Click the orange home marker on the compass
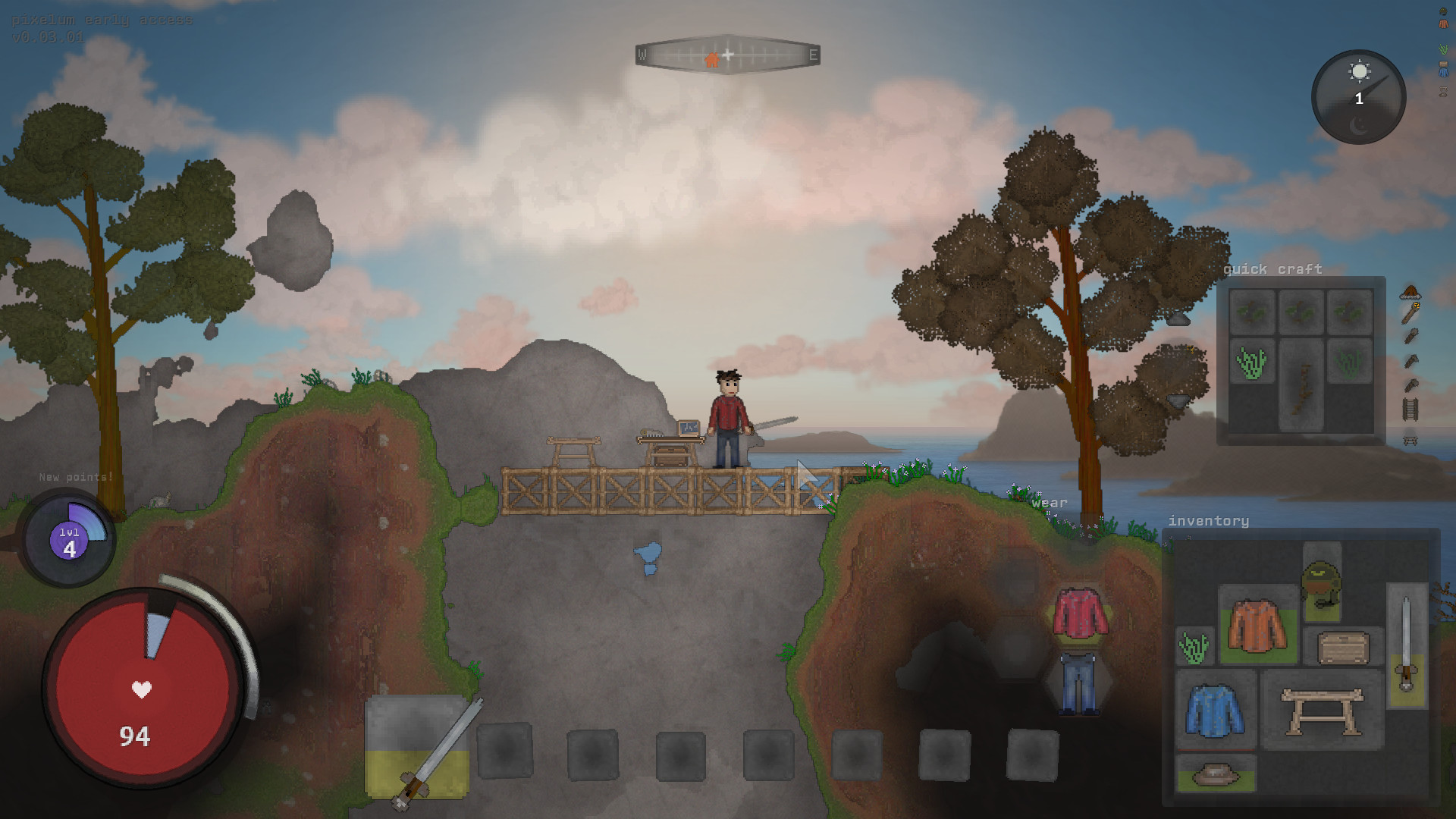This screenshot has width=1456, height=819. [x=711, y=58]
